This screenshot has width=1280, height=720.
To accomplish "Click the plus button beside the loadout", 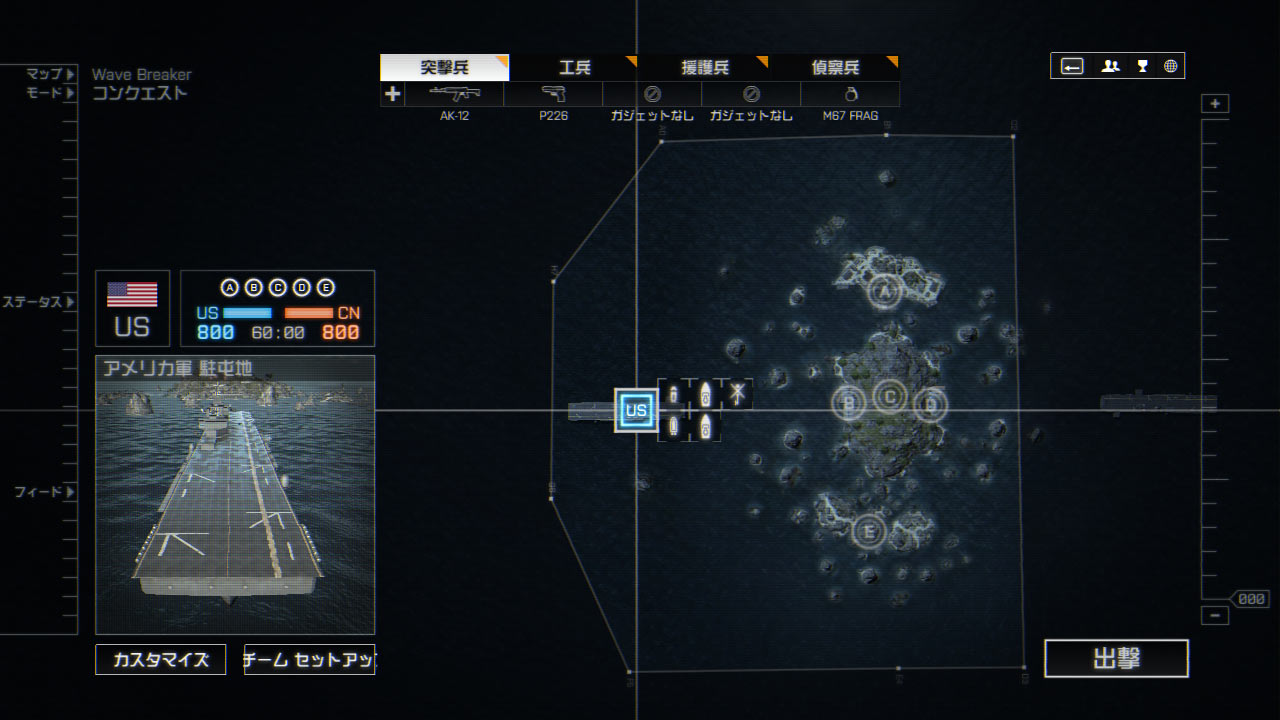I will (393, 94).
